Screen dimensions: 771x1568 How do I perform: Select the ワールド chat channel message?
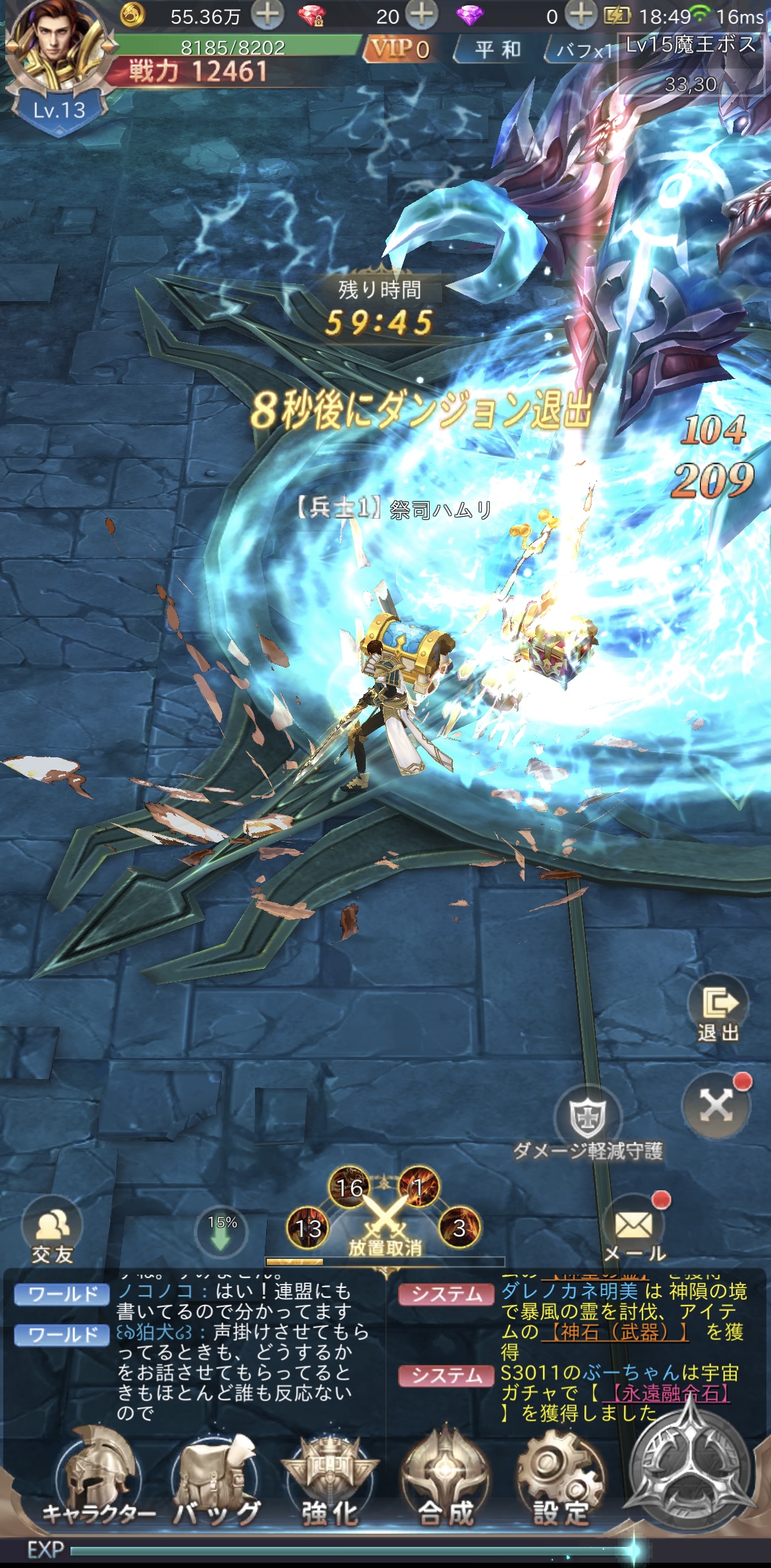(x=64, y=1294)
